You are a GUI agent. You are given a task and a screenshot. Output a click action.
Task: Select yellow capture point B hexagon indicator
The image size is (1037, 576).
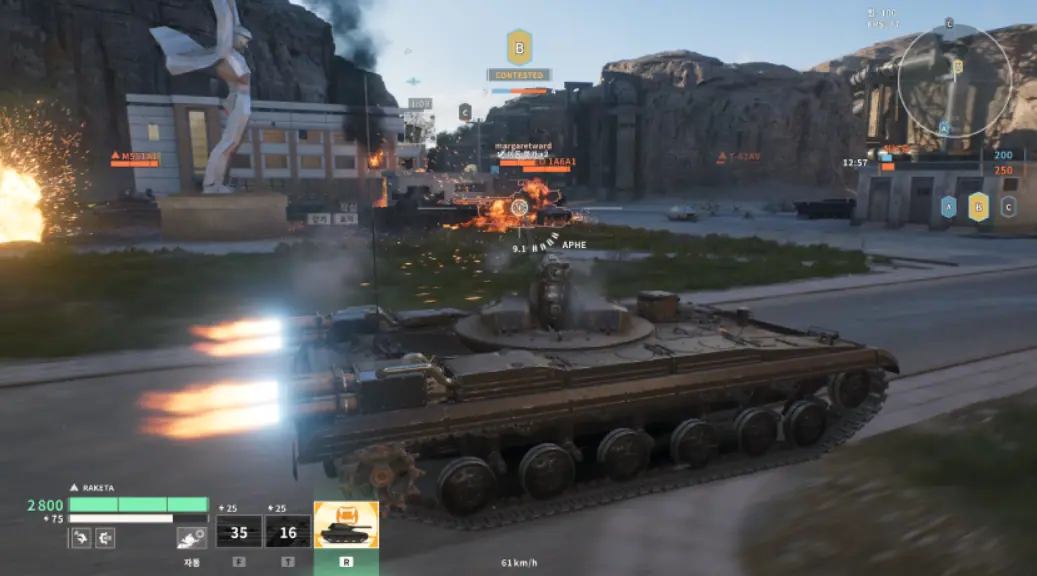(x=979, y=207)
